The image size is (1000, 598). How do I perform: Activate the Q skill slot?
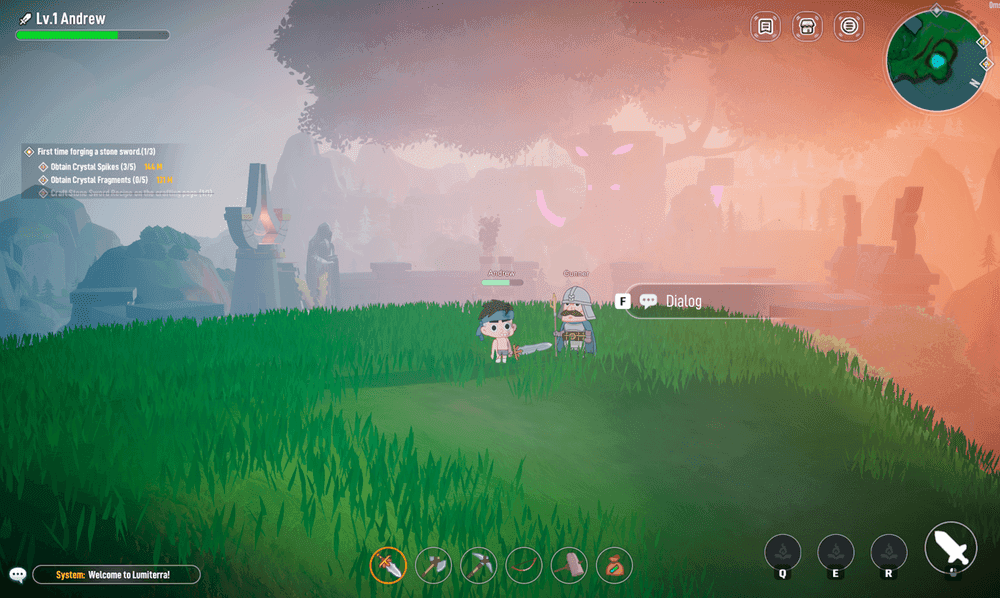click(x=783, y=552)
